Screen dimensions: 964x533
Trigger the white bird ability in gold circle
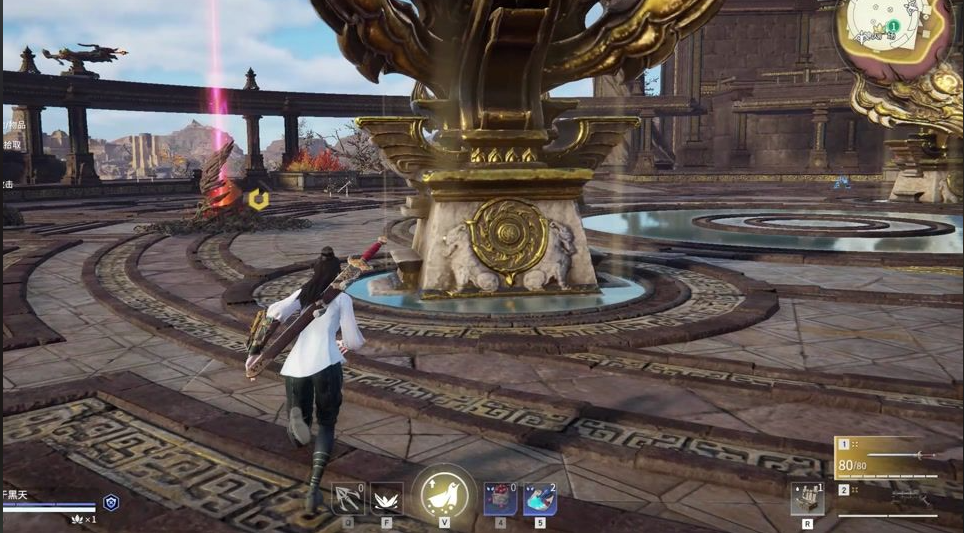coord(443,496)
